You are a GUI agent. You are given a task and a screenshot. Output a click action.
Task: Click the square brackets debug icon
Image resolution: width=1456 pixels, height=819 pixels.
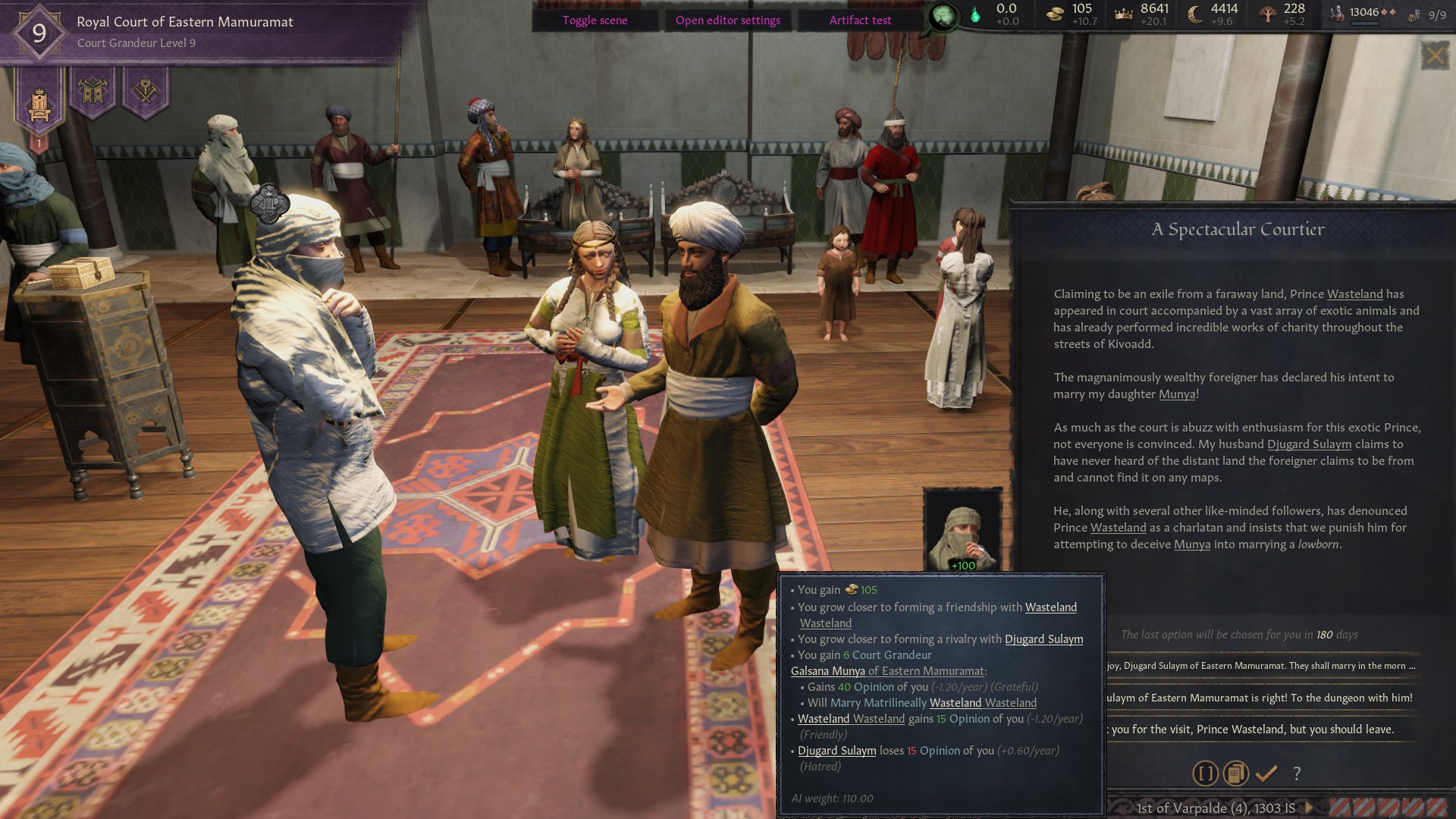pyautogui.click(x=1205, y=773)
